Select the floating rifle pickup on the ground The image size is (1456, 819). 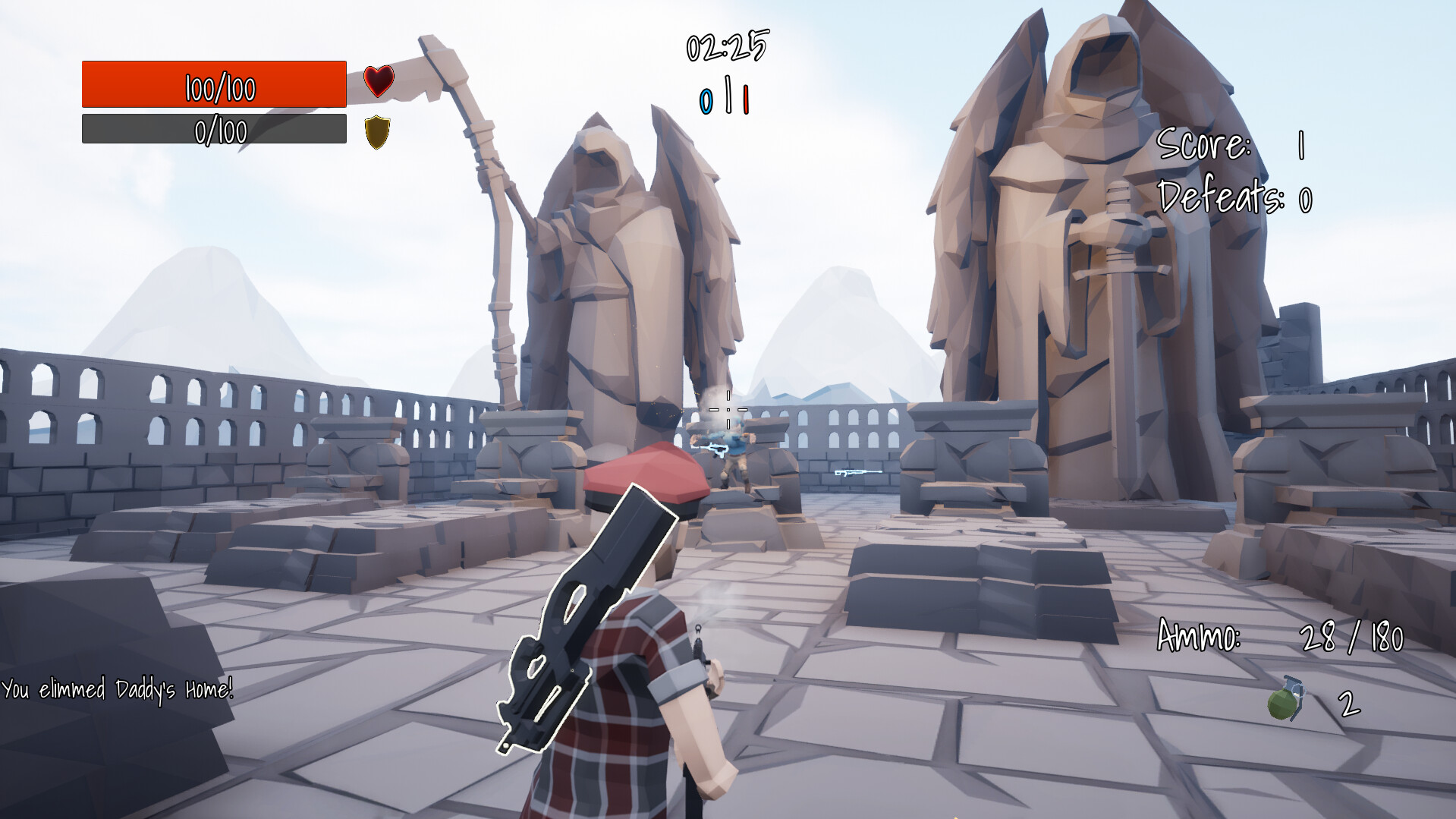[859, 474]
